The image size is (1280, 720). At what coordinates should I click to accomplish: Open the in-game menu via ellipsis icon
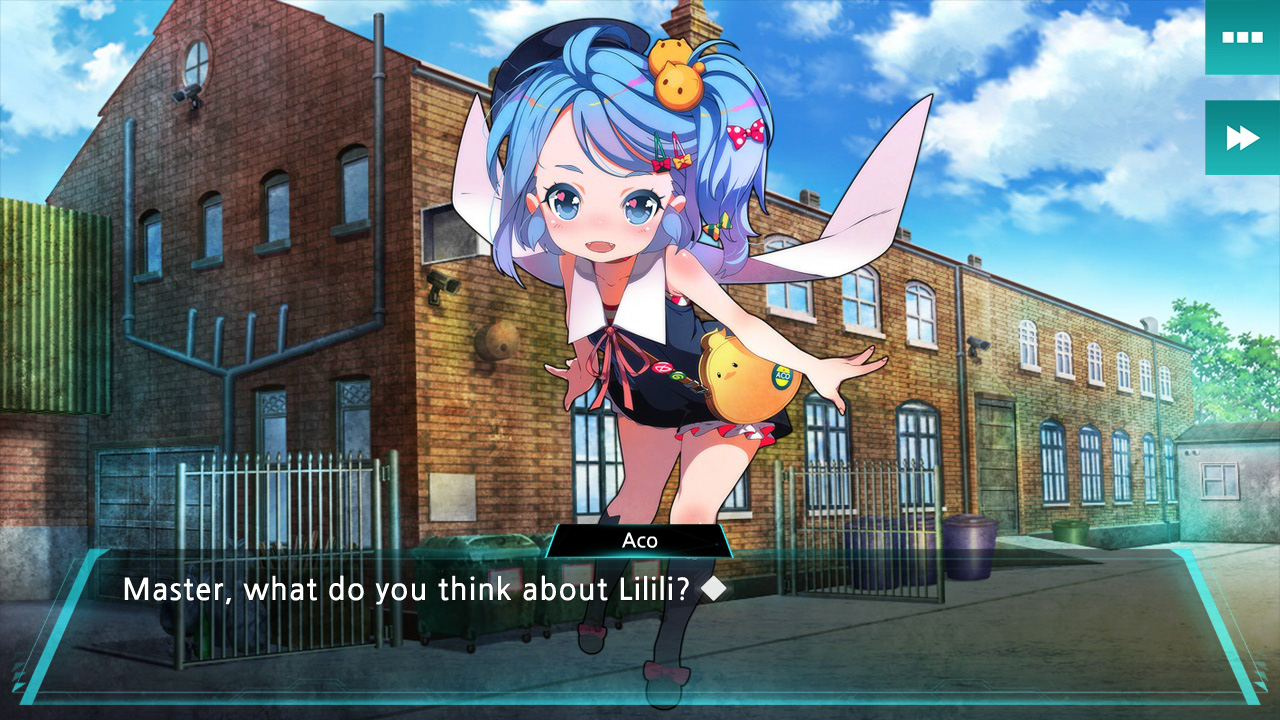click(x=1241, y=37)
